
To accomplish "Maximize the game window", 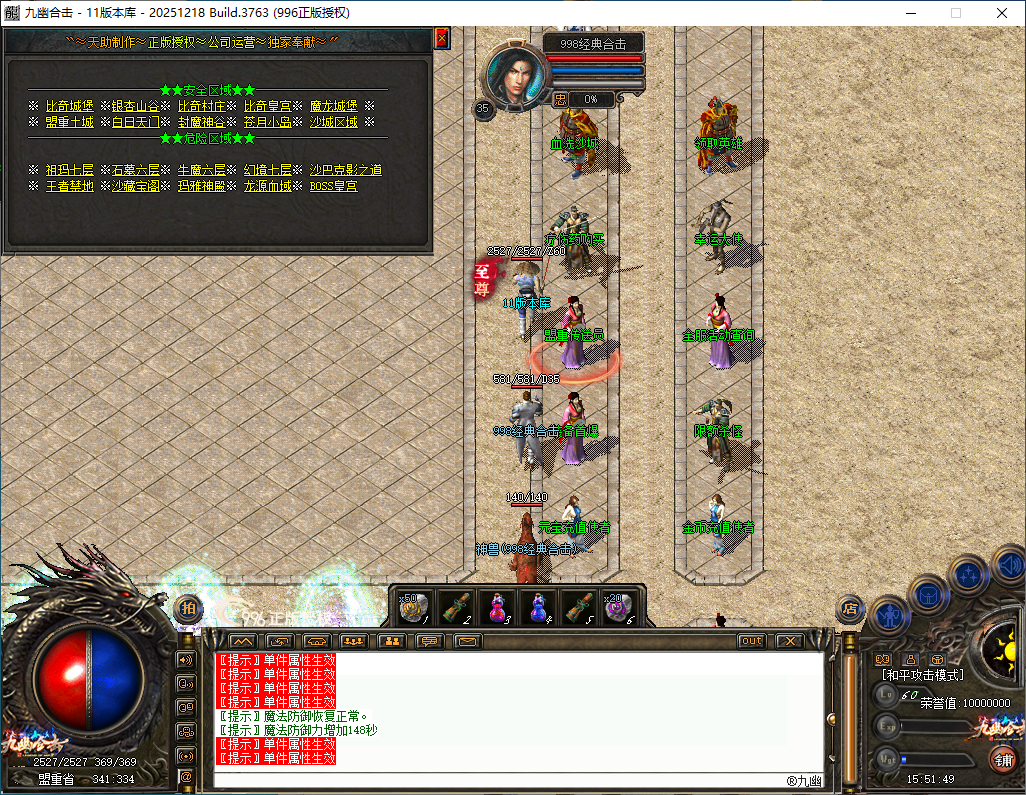I will 956,13.
